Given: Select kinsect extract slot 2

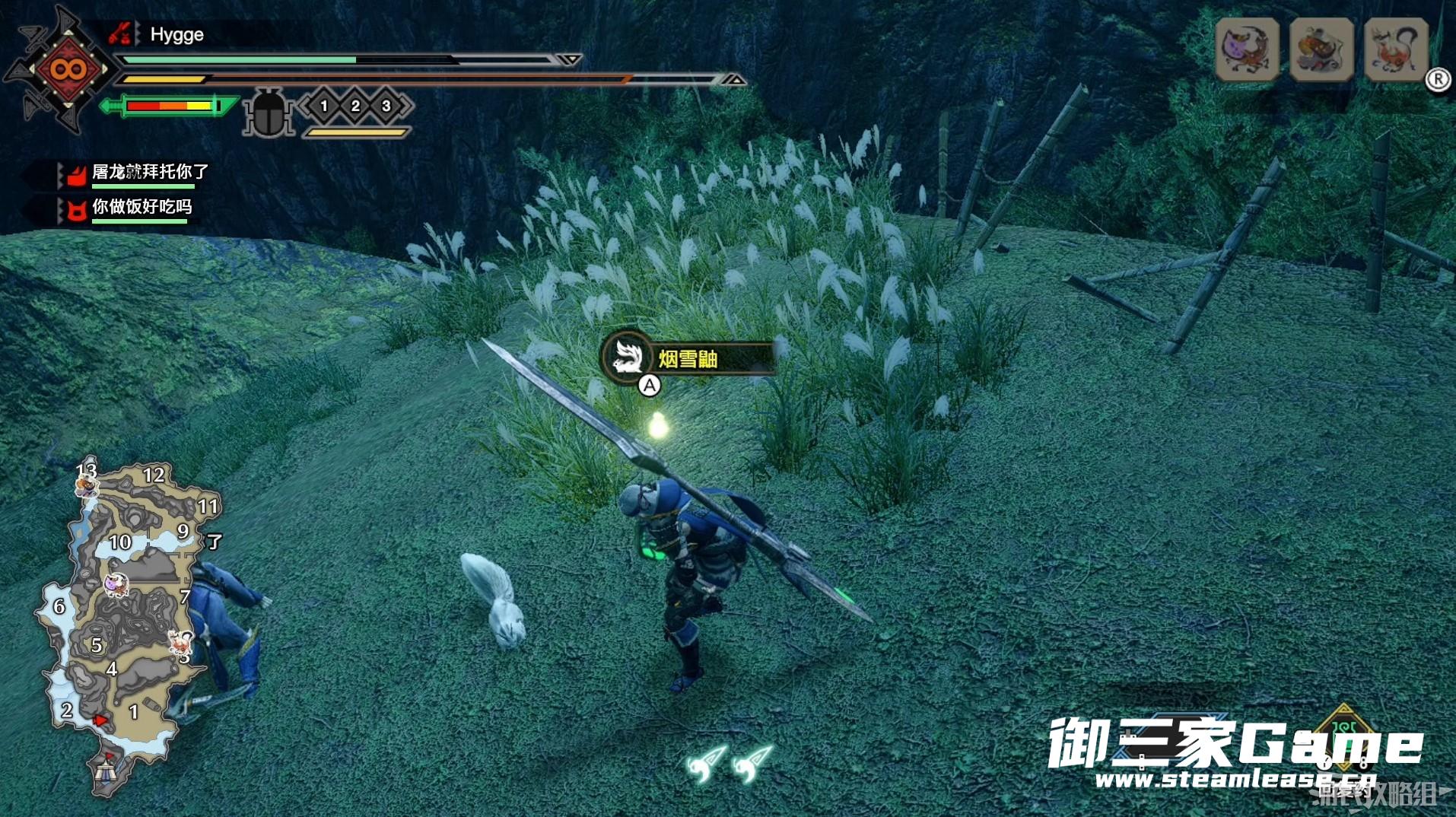Looking at the screenshot, I should coord(355,106).
